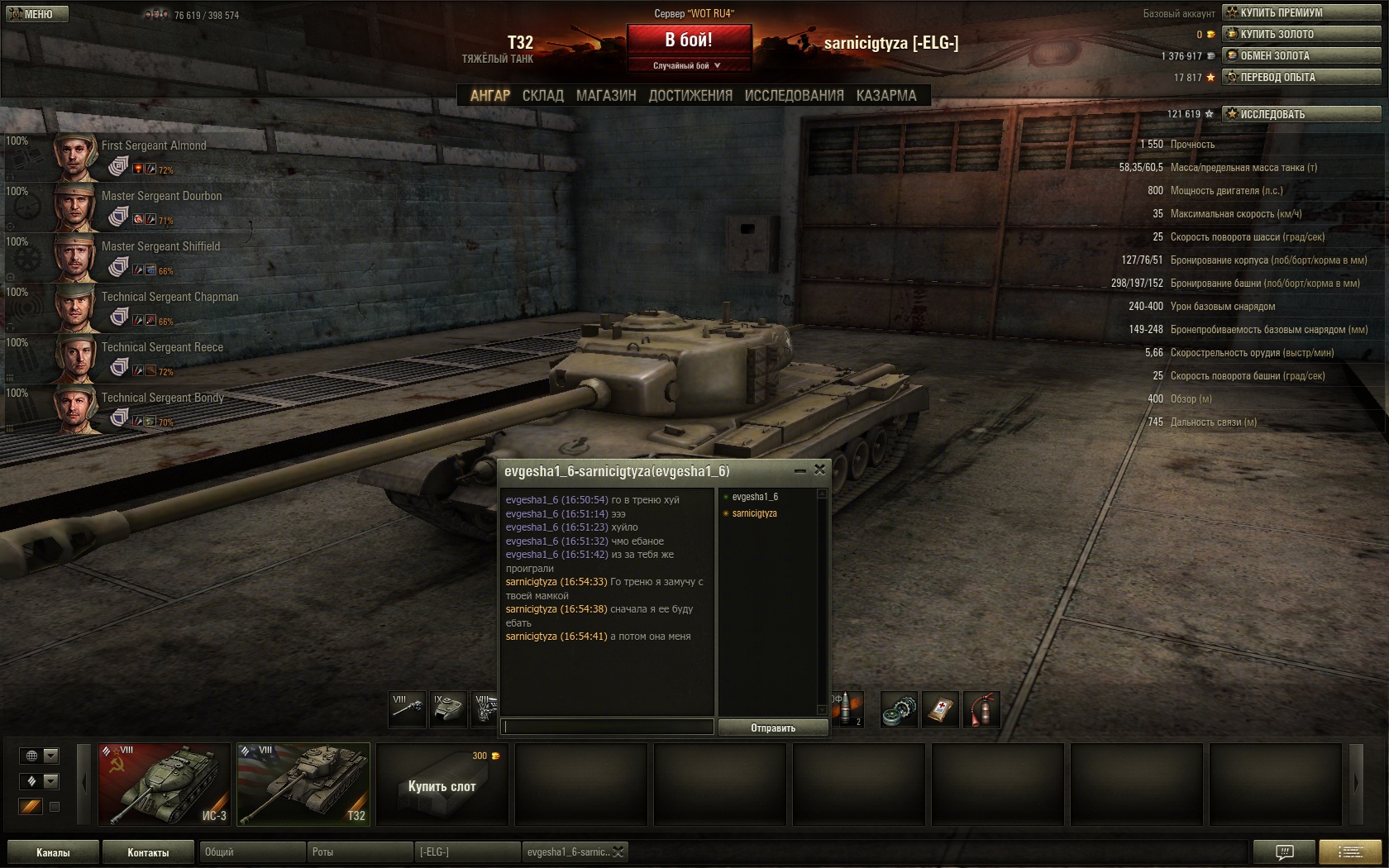Open the Контакты contacts list
1389x868 pixels.
pos(148,852)
